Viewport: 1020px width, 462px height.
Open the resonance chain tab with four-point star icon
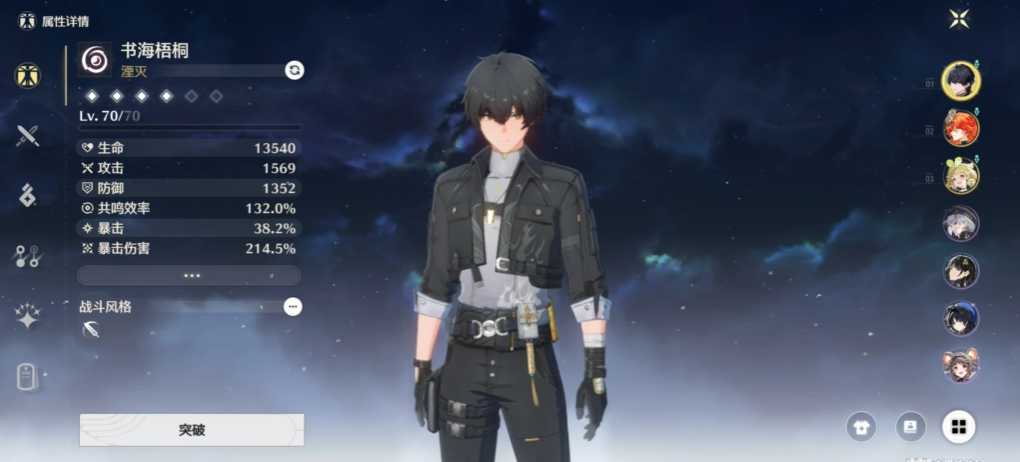click(x=28, y=317)
